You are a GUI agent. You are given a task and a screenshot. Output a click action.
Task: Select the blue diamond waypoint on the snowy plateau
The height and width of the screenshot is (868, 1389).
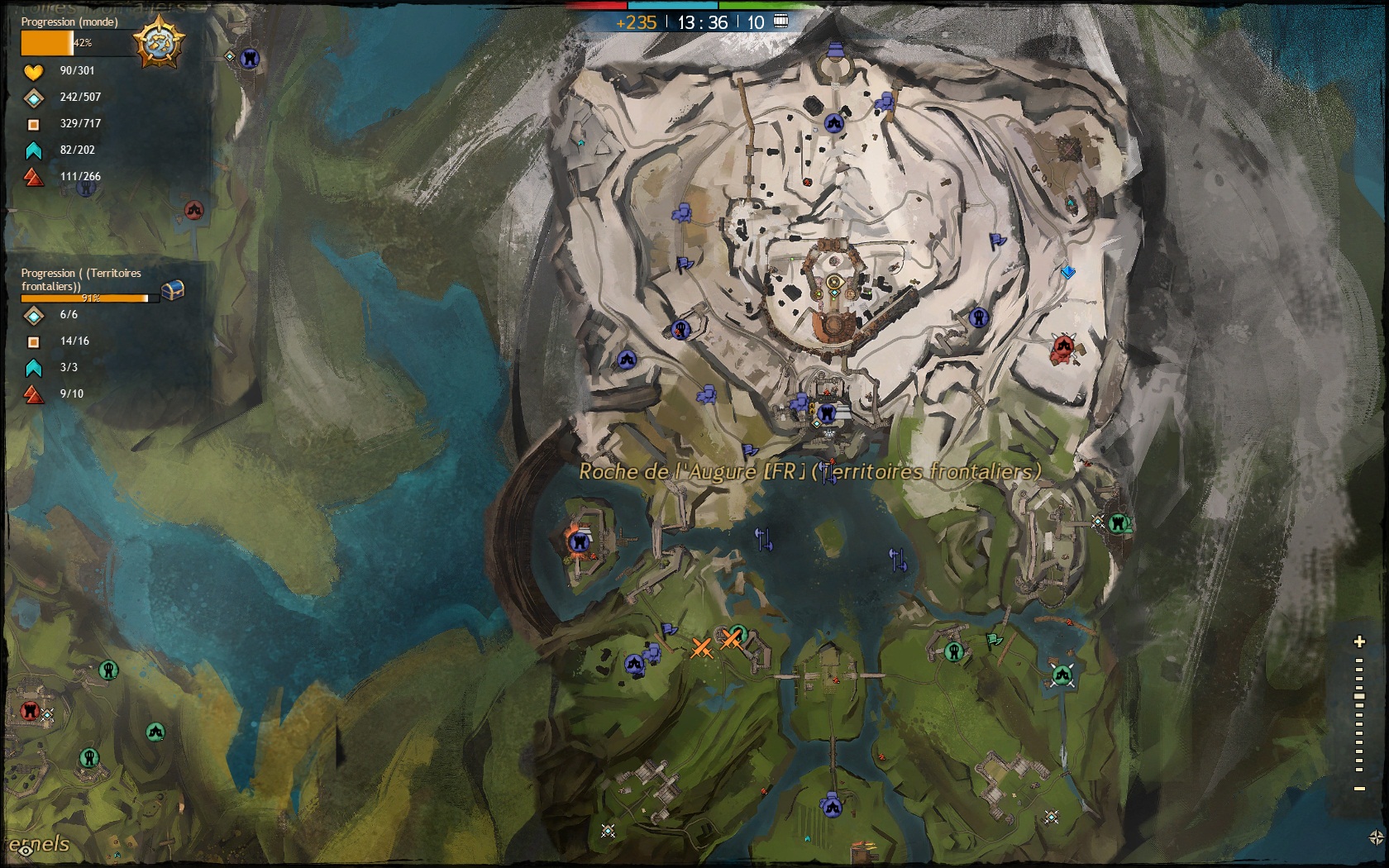click(x=1068, y=271)
